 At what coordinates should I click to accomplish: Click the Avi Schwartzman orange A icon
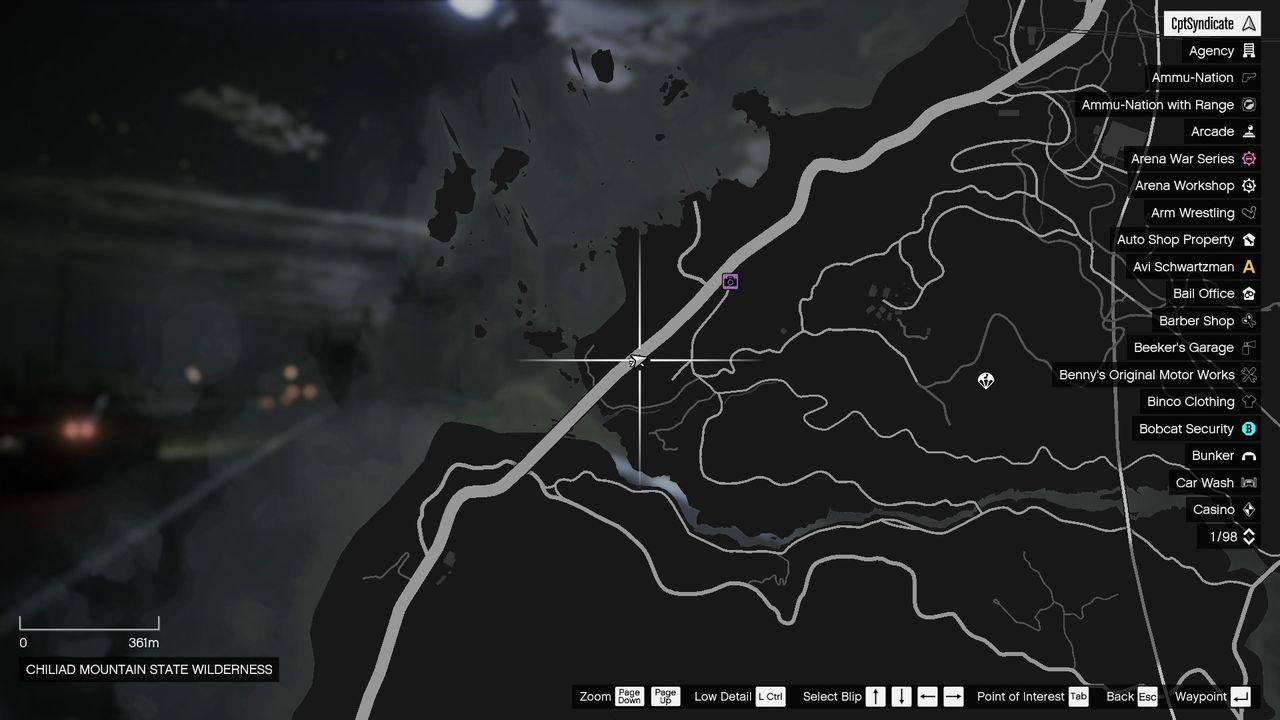pyautogui.click(x=1247, y=267)
